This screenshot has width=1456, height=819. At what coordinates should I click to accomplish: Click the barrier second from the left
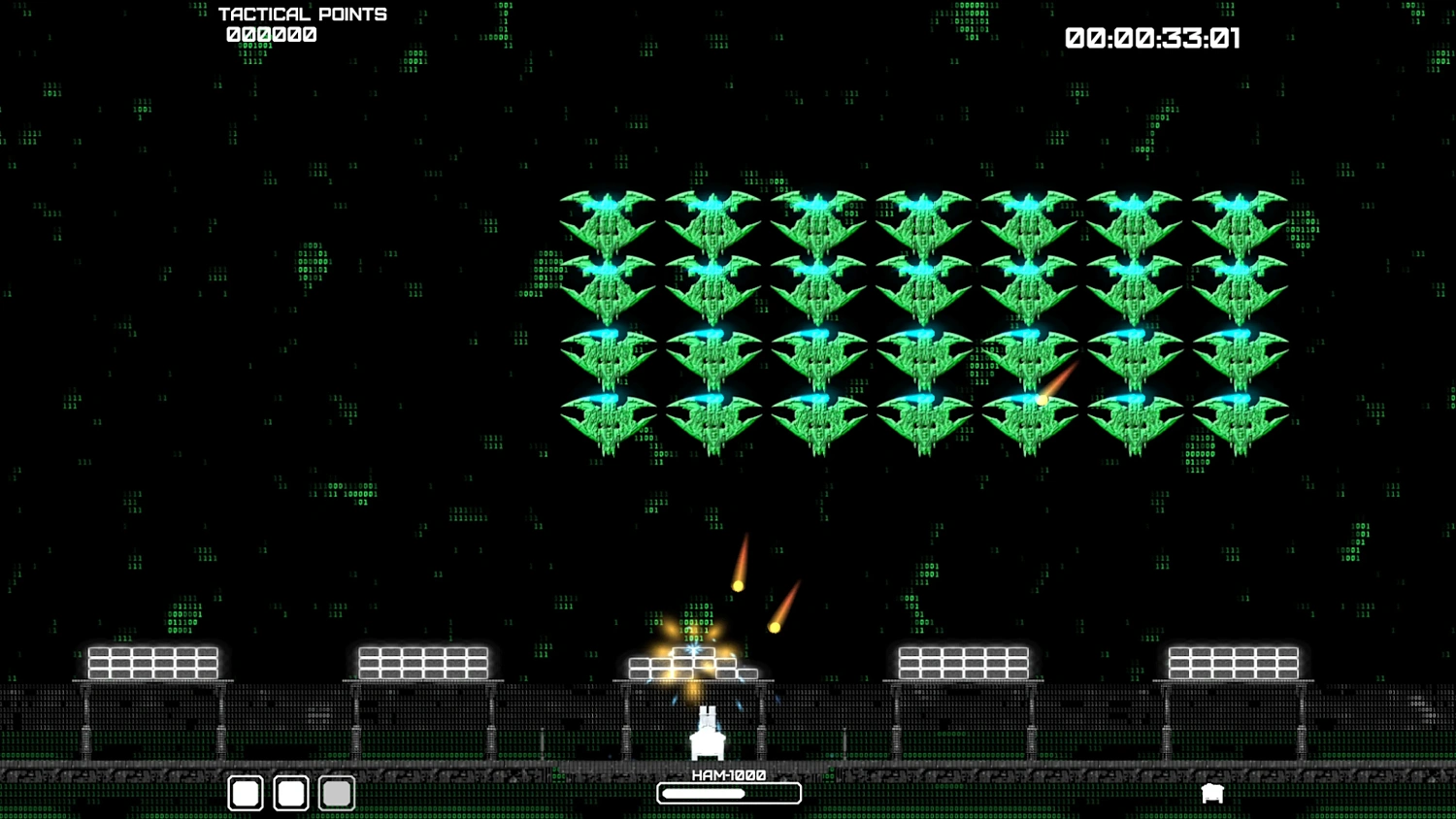(x=424, y=662)
